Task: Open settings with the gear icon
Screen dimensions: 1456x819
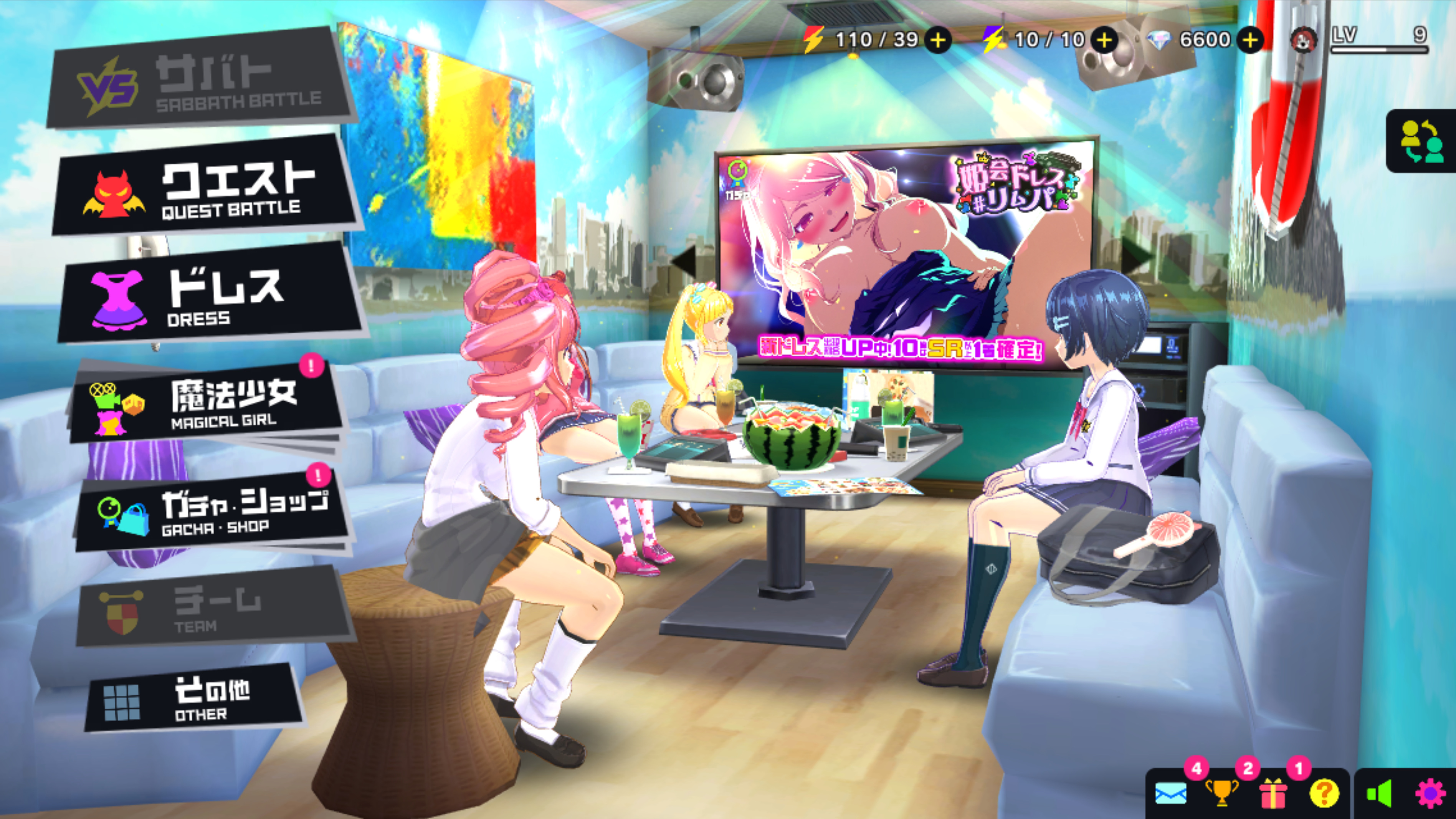Action: [1430, 794]
